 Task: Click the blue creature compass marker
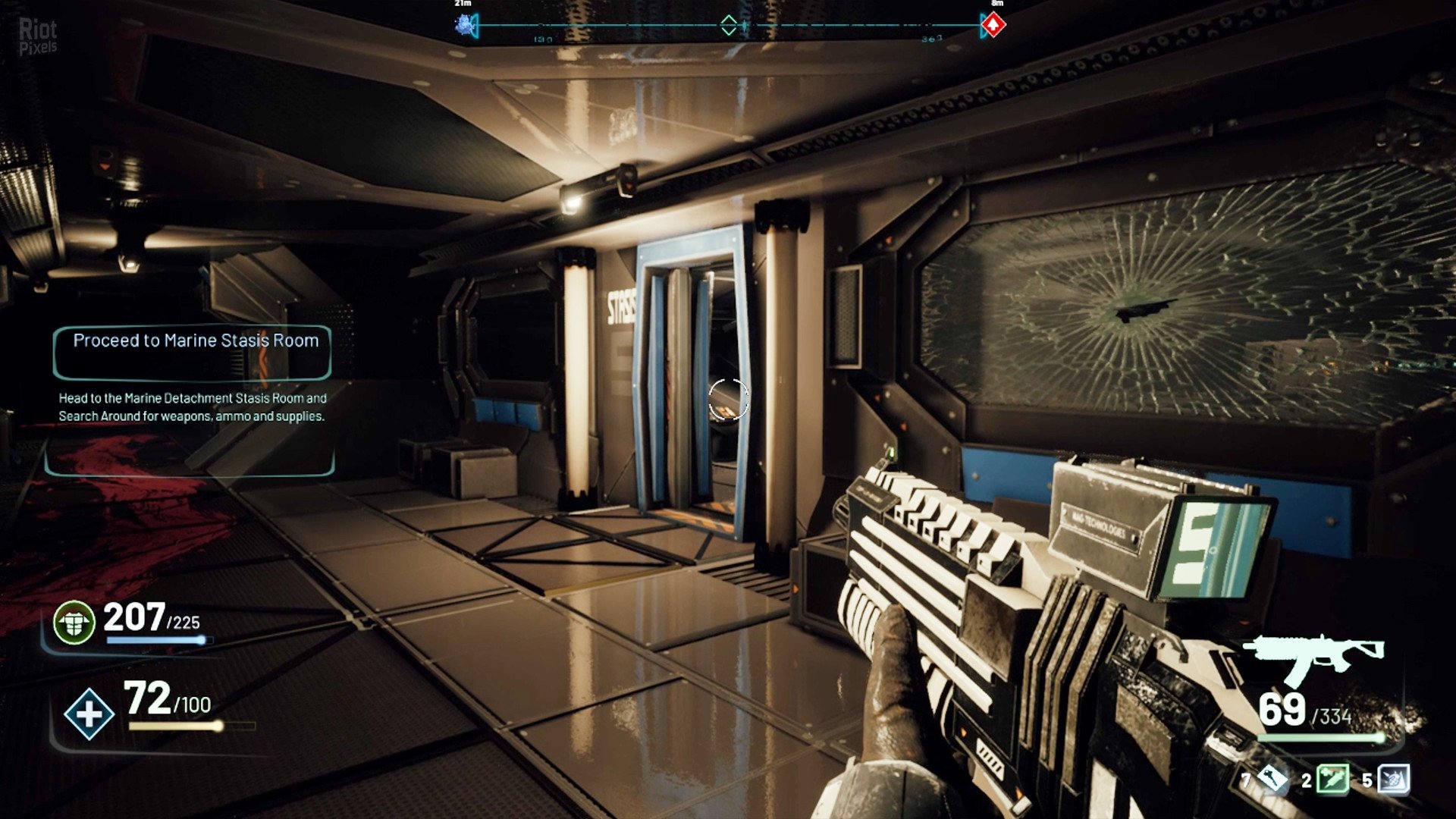coord(465,24)
